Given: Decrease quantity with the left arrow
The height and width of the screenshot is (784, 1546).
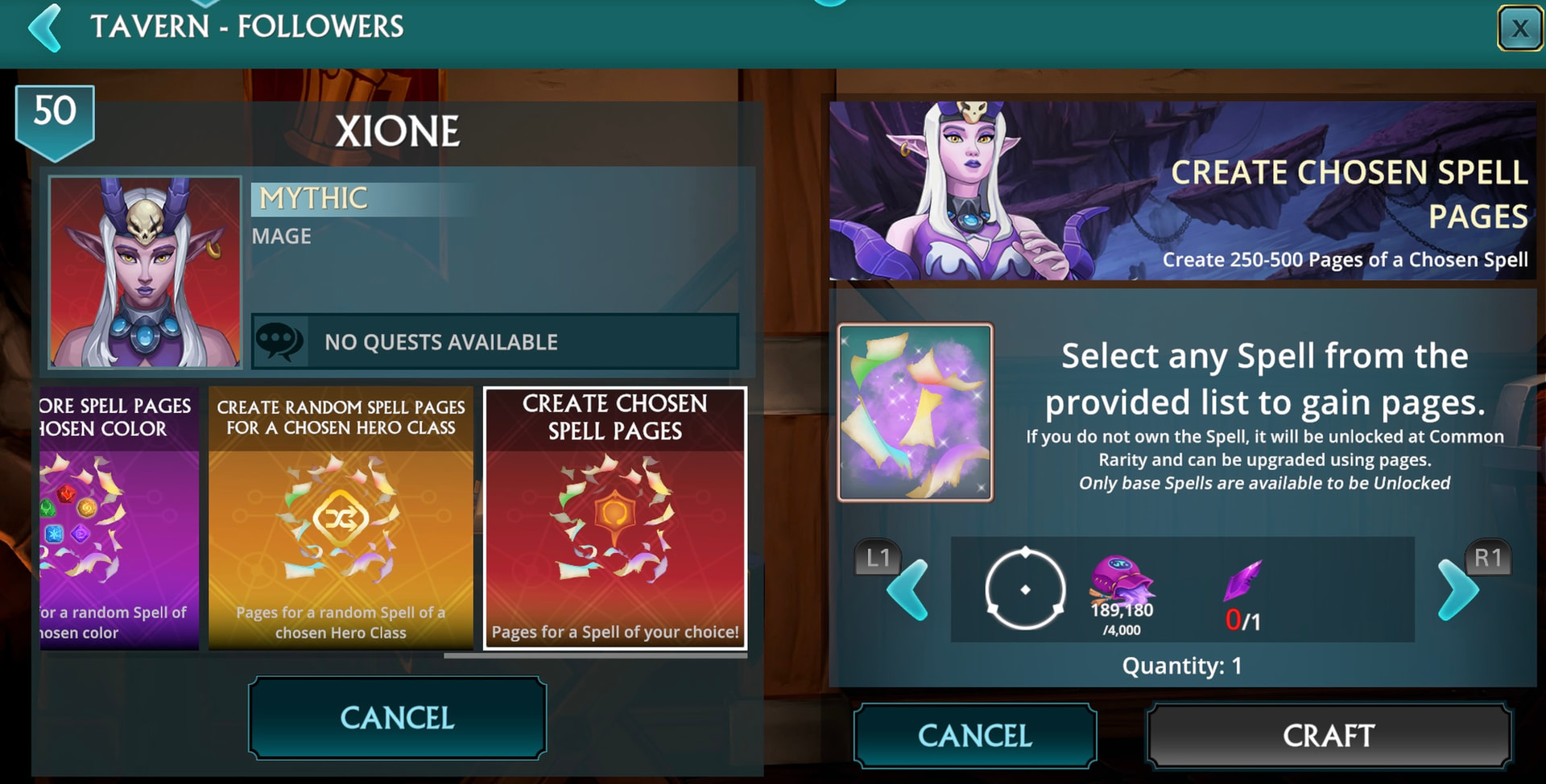Looking at the screenshot, I should point(907,590).
